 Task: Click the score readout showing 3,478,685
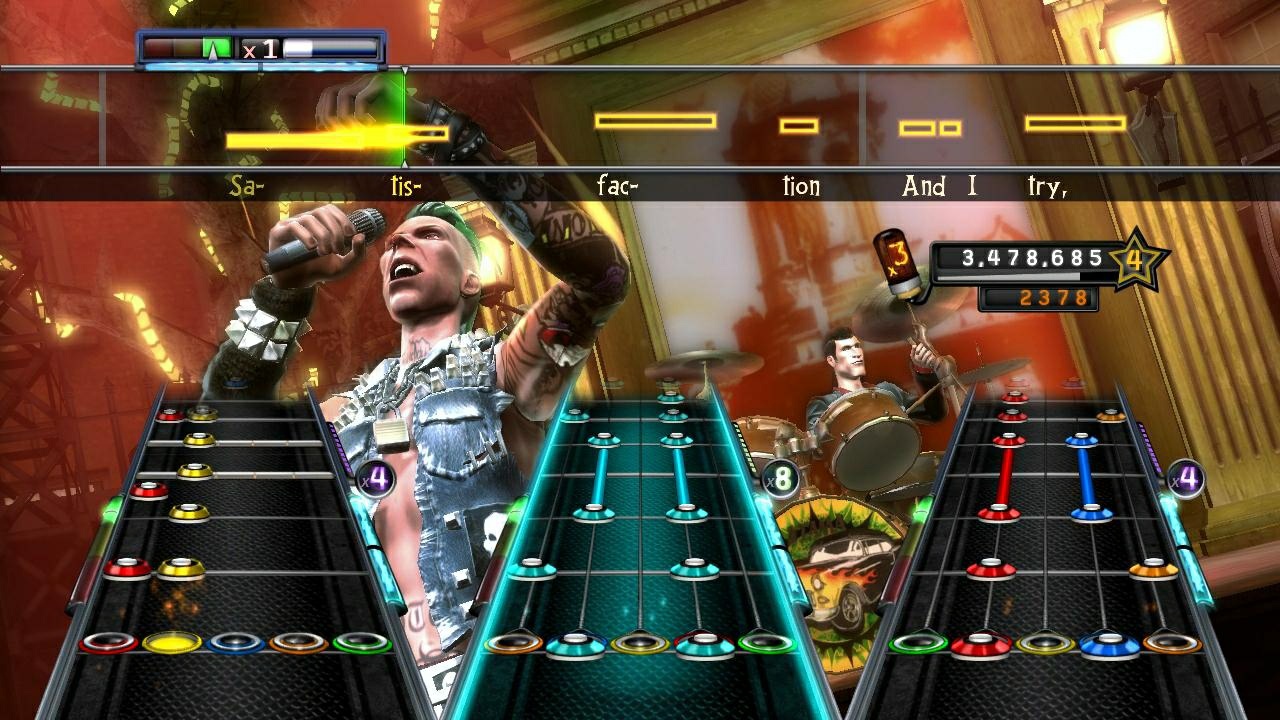[x=1030, y=257]
